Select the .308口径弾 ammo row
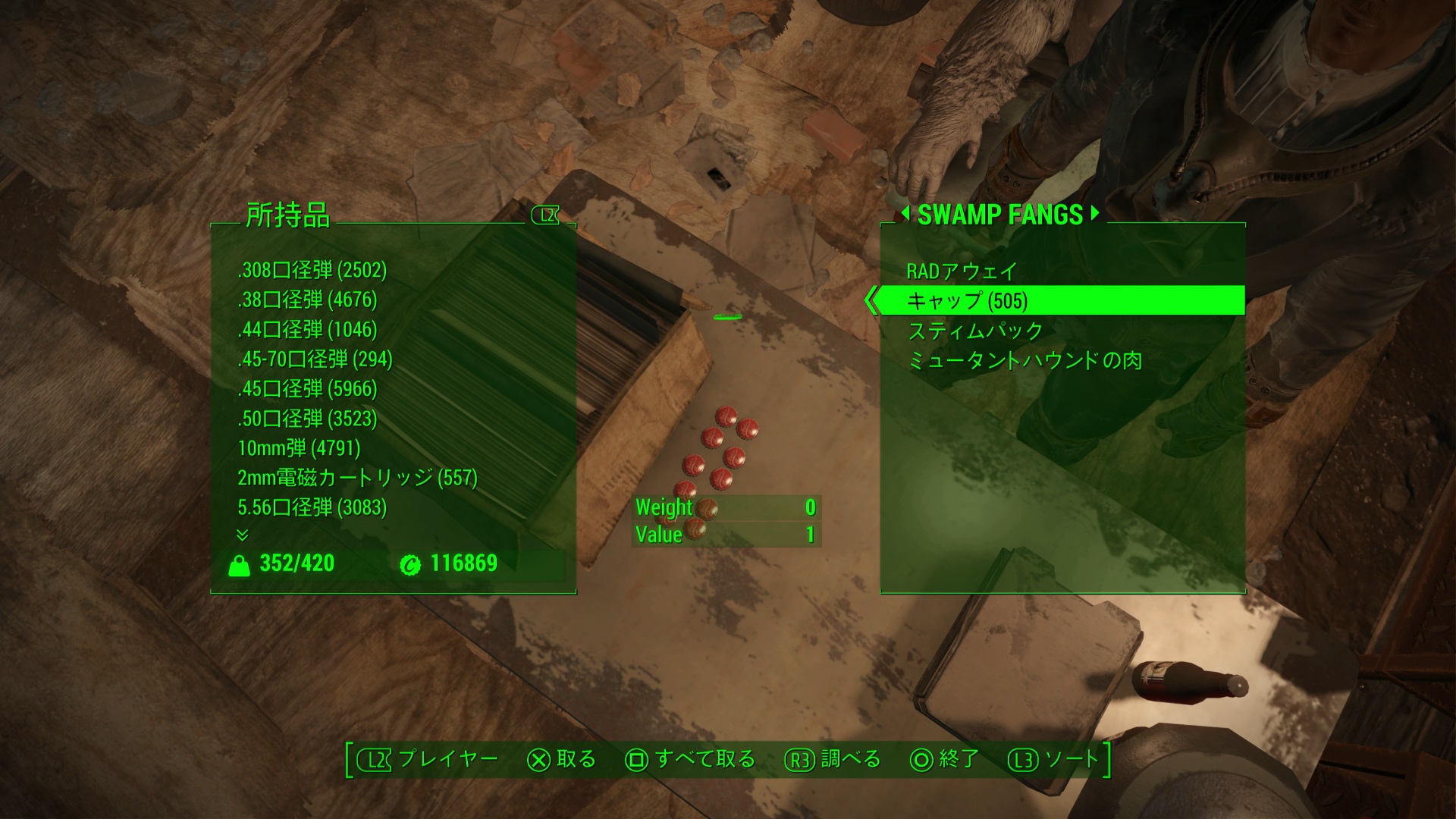Viewport: 1456px width, 819px height. point(312,270)
